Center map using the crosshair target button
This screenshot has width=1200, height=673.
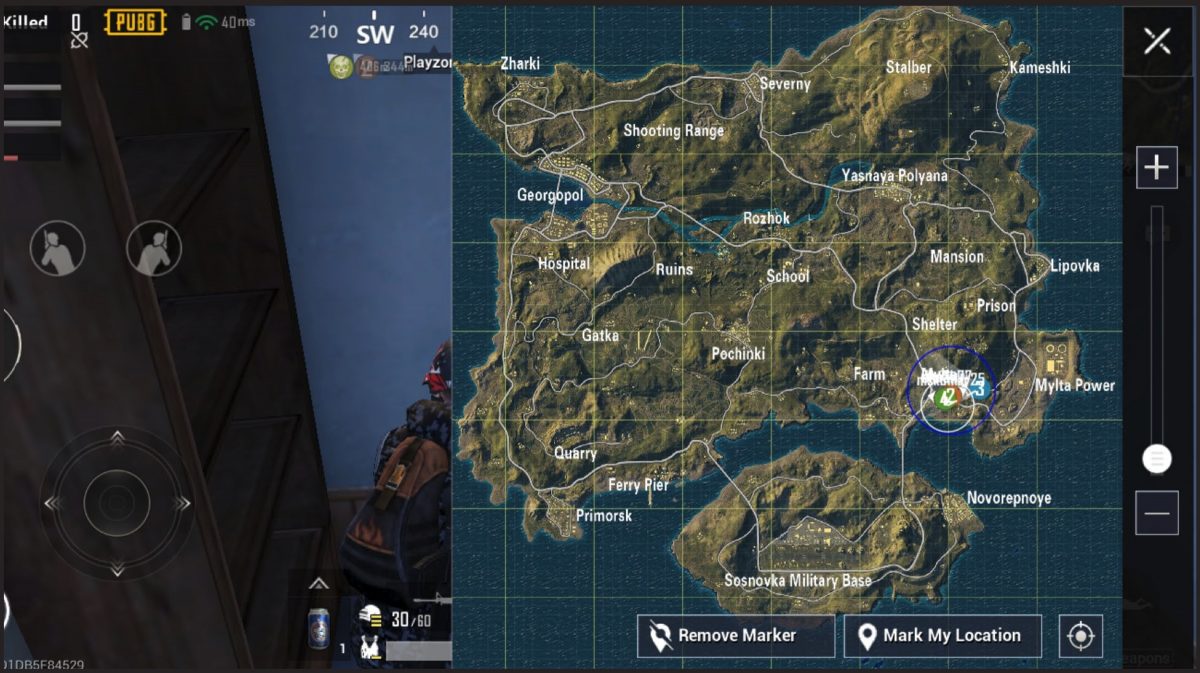[x=1080, y=636]
